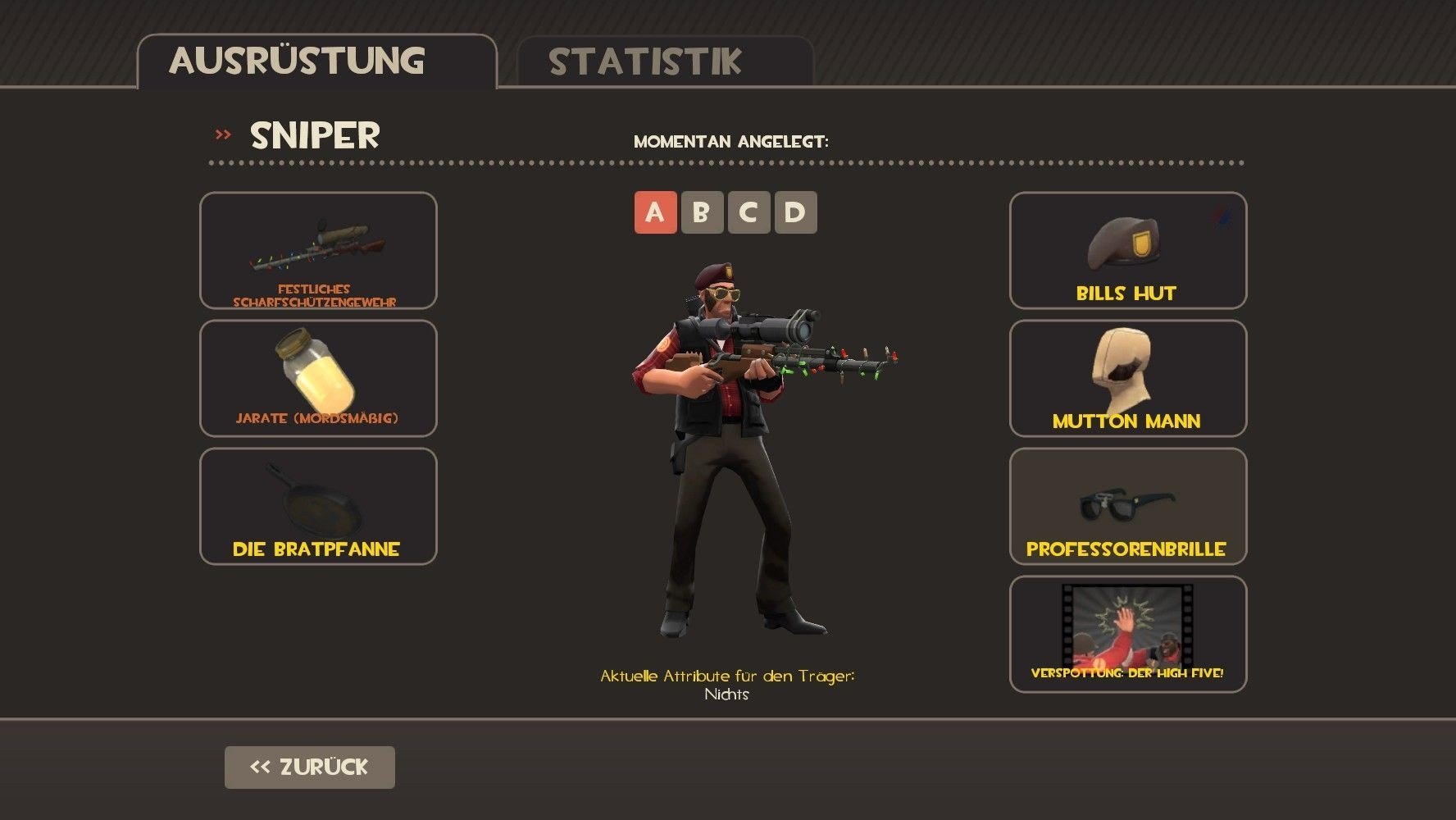Select the Professorenbrille cosmetic slot

pyautogui.click(x=1127, y=507)
